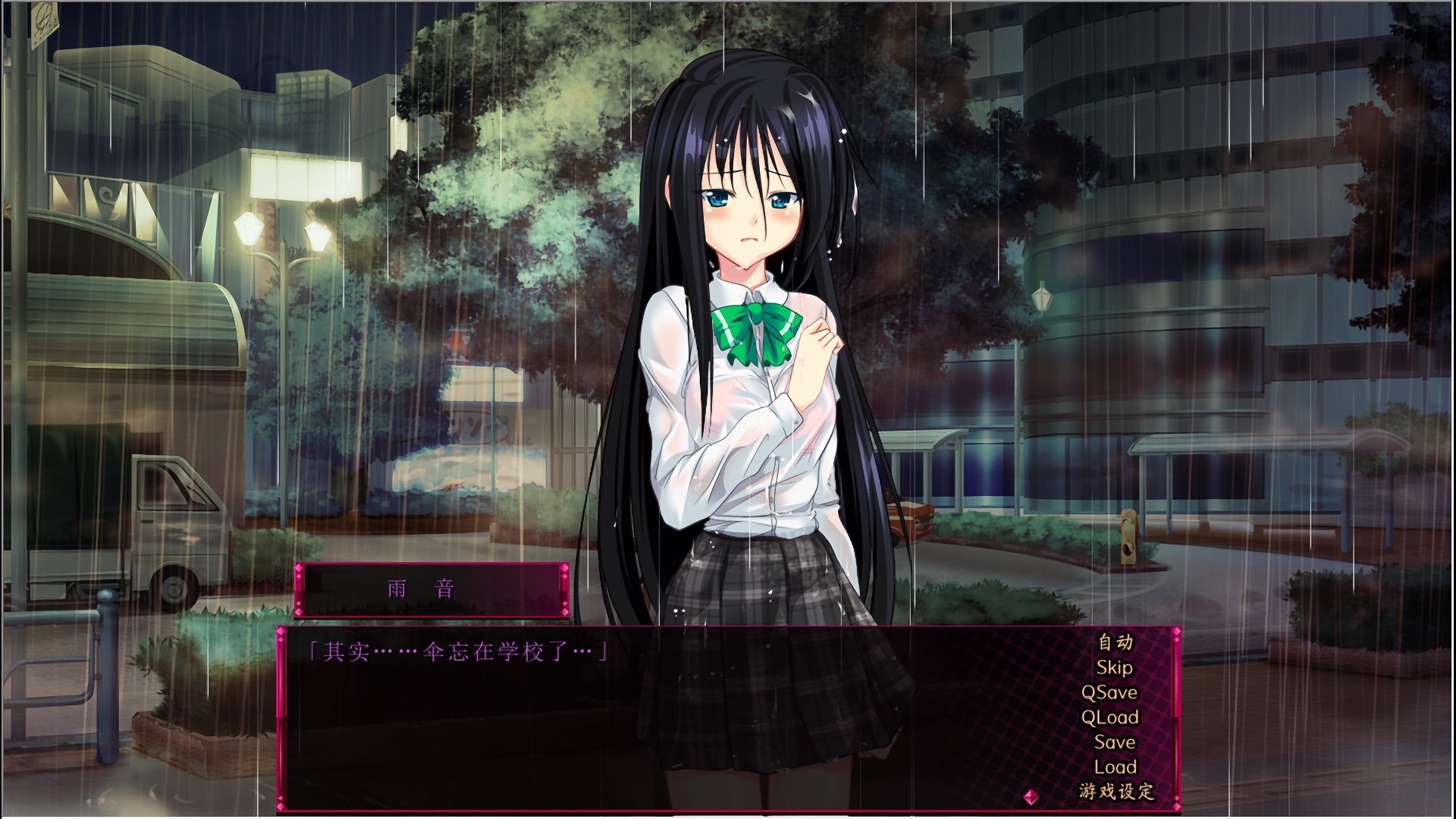1456x819 pixels.
Task: Open the Save screen
Action: pyautogui.click(x=1115, y=740)
